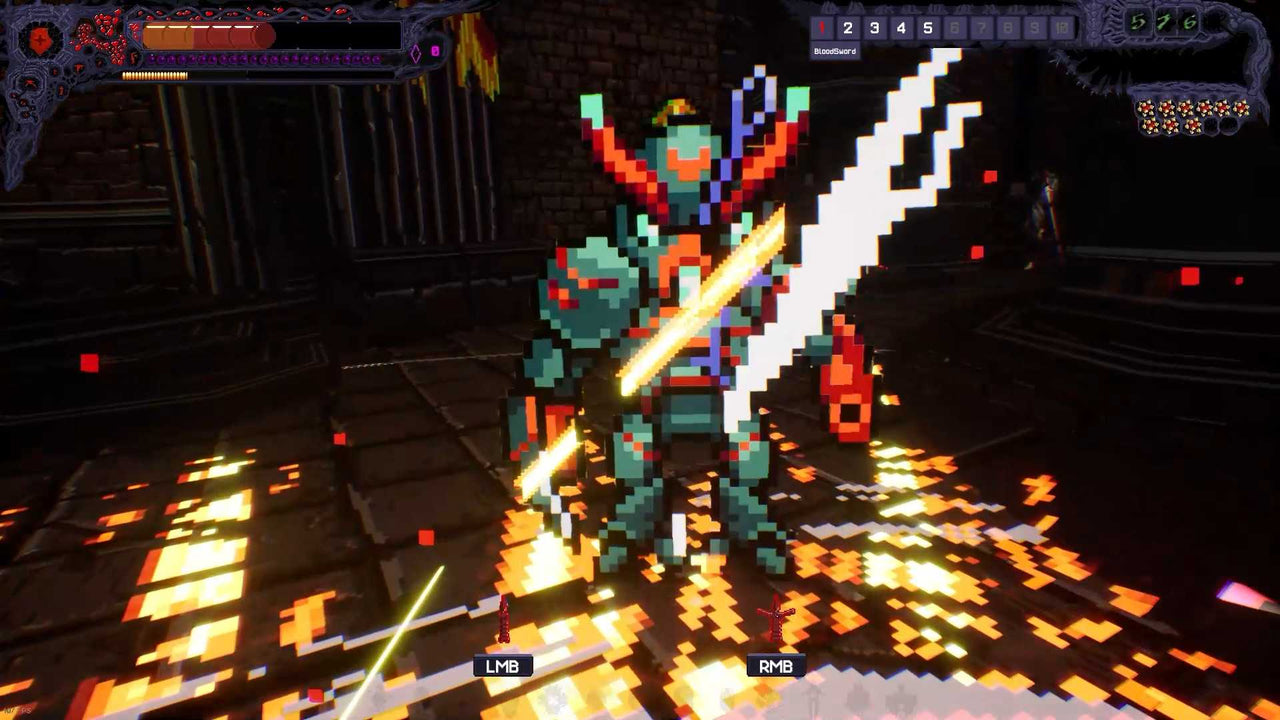Viewport: 1280px width, 720px height.
Task: Click the last flower icon in the top charge row
Action: coord(1242,107)
